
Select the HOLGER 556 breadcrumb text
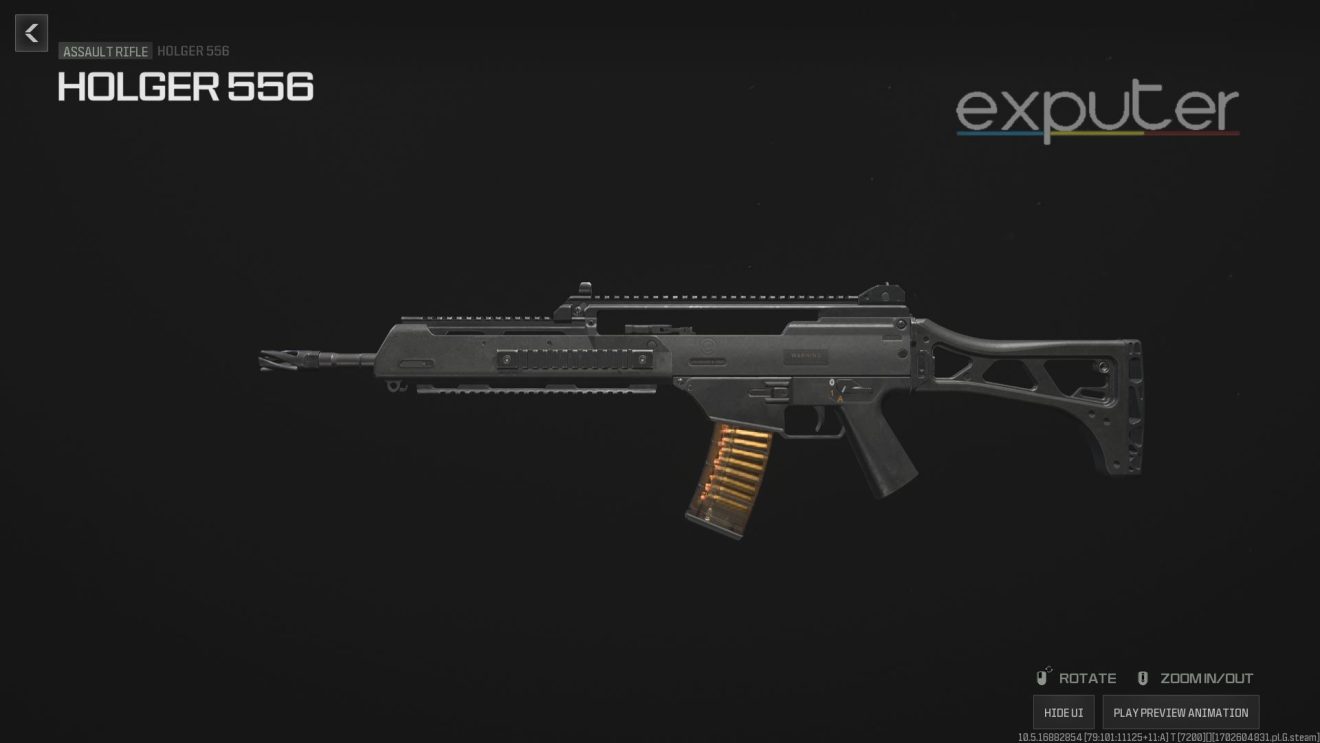coord(193,51)
